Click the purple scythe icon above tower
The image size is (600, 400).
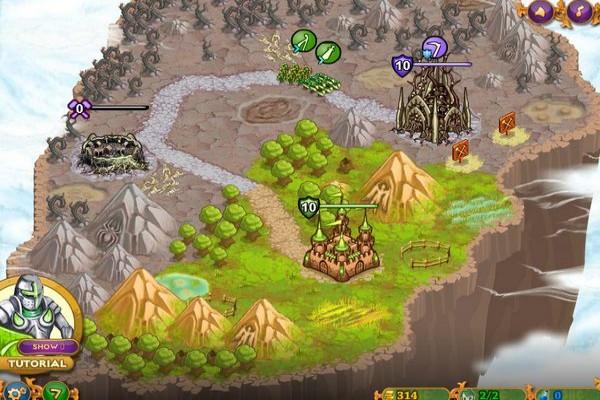[432, 46]
